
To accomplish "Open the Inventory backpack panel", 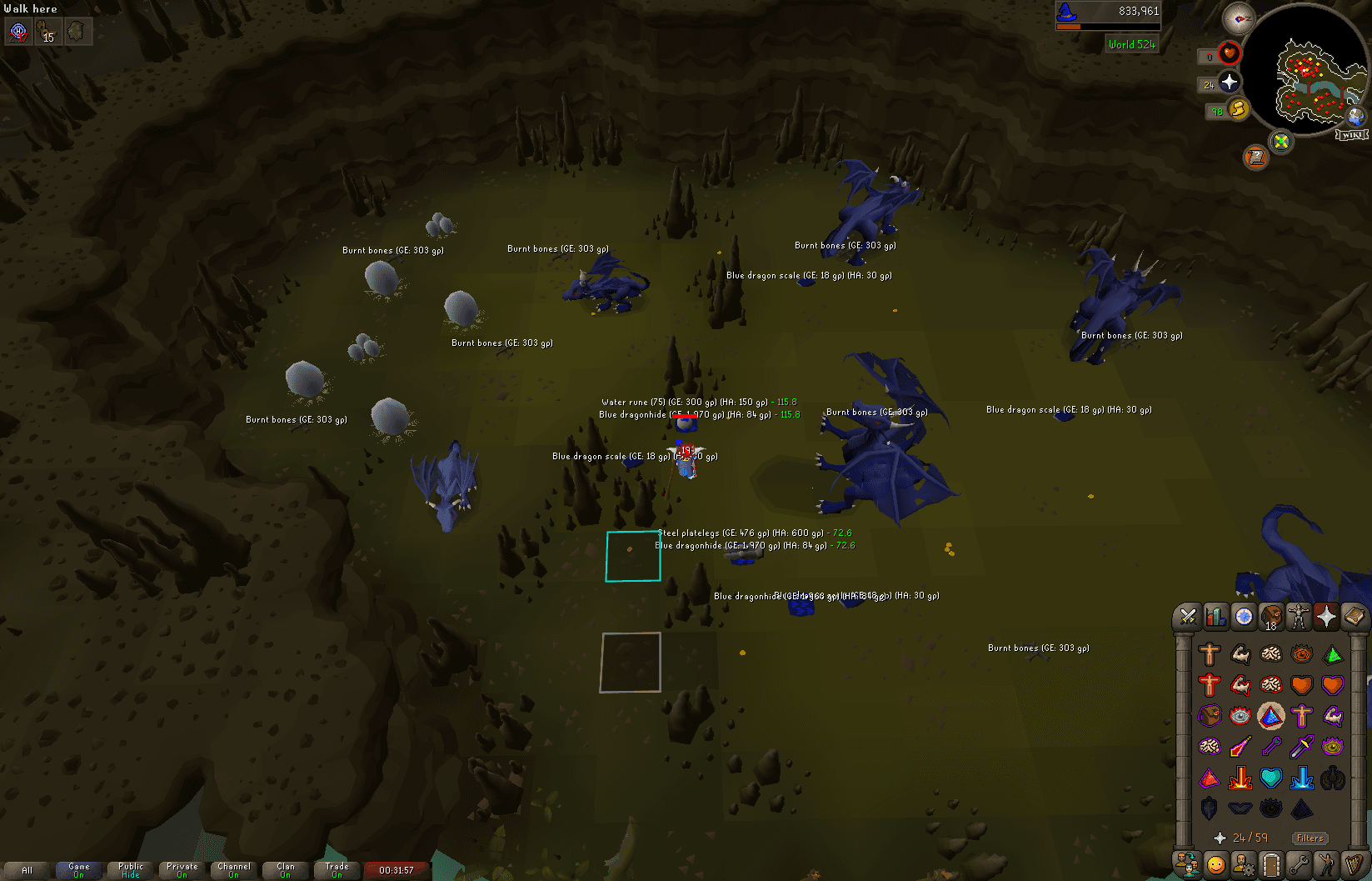I will pyautogui.click(x=1271, y=617).
